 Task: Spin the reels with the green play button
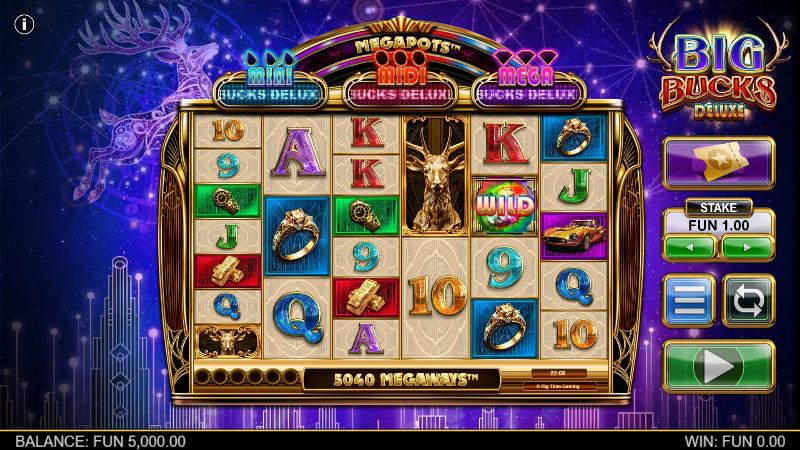pos(718,367)
